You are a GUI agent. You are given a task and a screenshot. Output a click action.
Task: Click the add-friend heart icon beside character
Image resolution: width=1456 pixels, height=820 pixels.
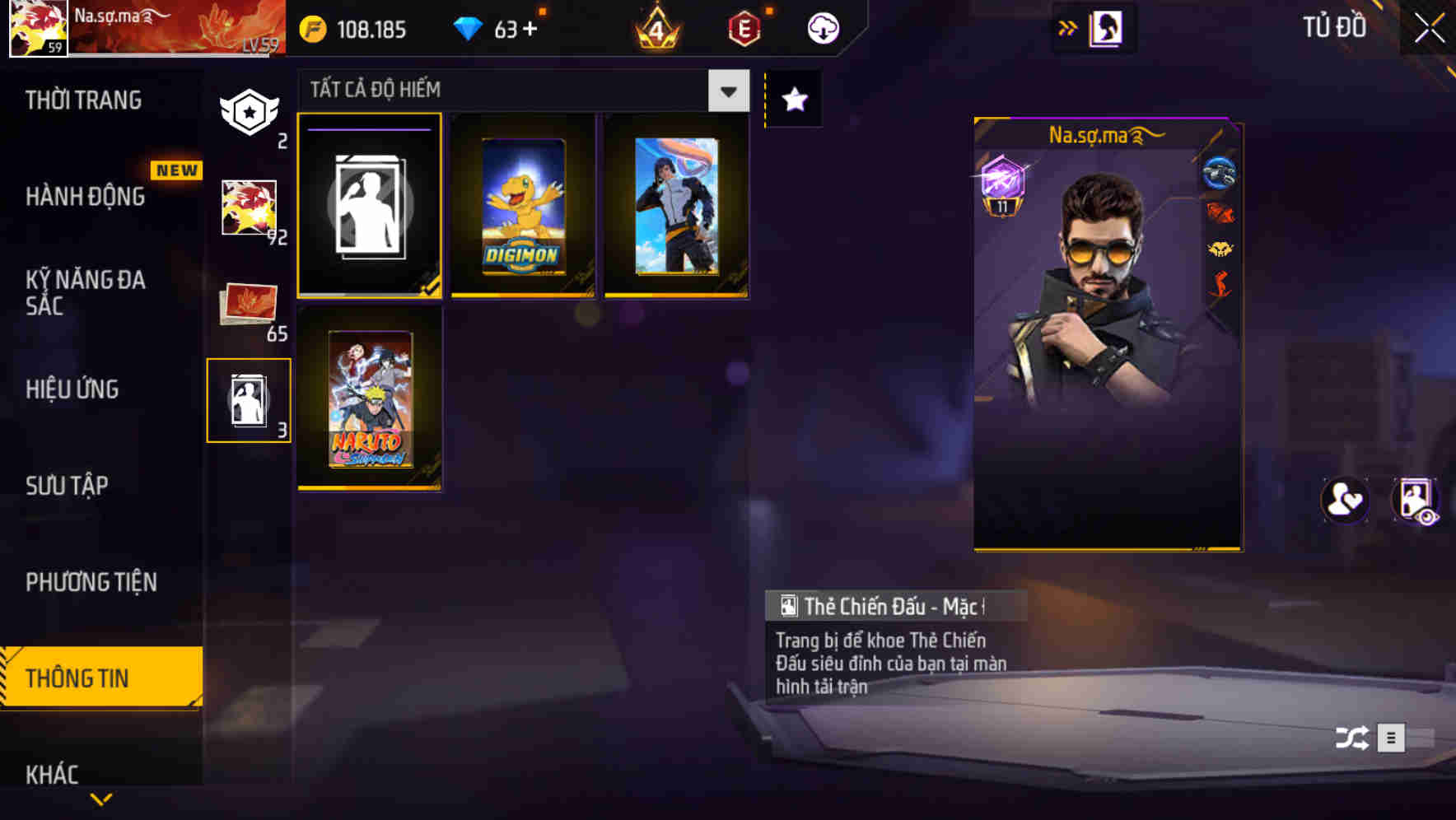1344,501
